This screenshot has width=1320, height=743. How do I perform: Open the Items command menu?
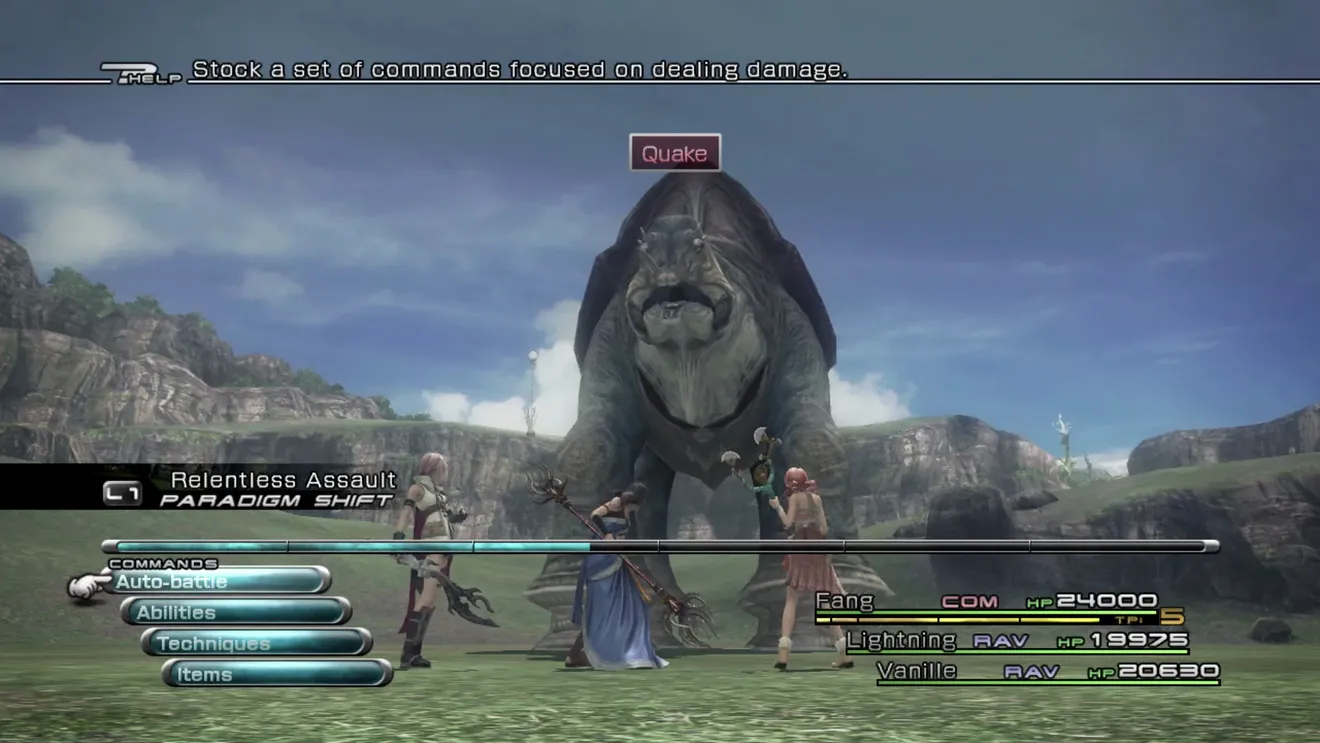(x=277, y=674)
